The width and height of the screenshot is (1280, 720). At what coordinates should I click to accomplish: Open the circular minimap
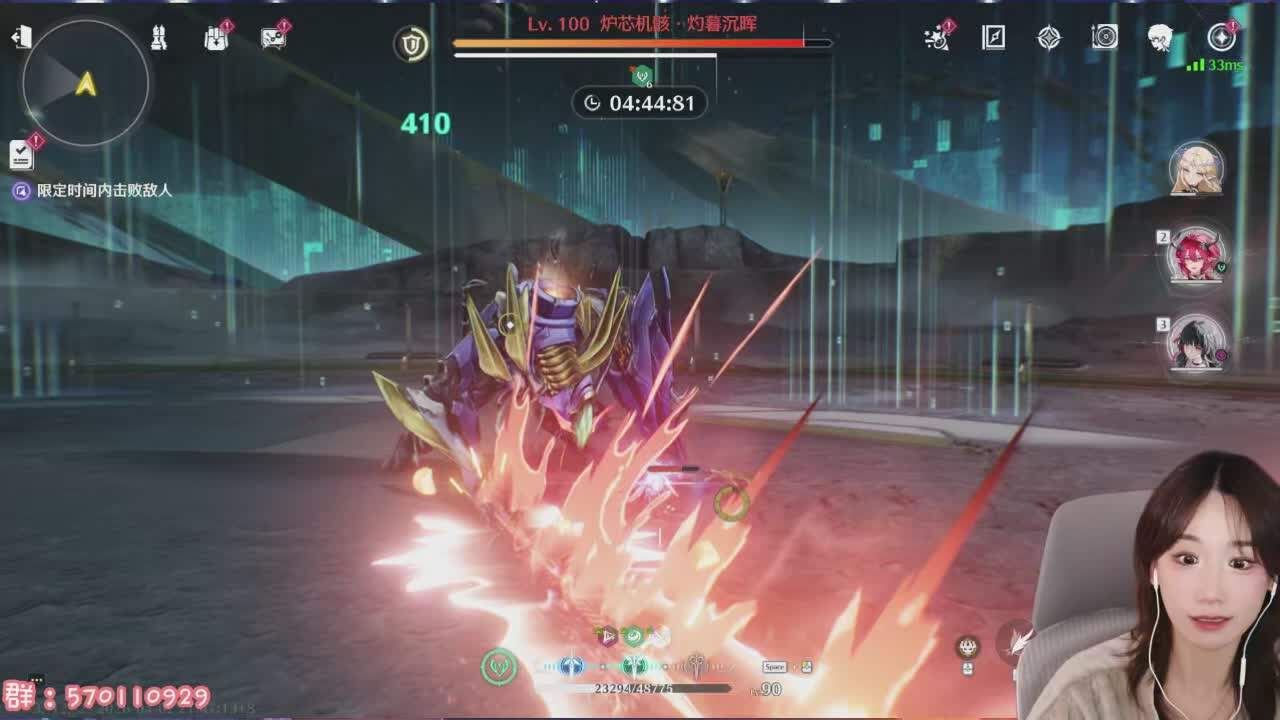pos(85,82)
